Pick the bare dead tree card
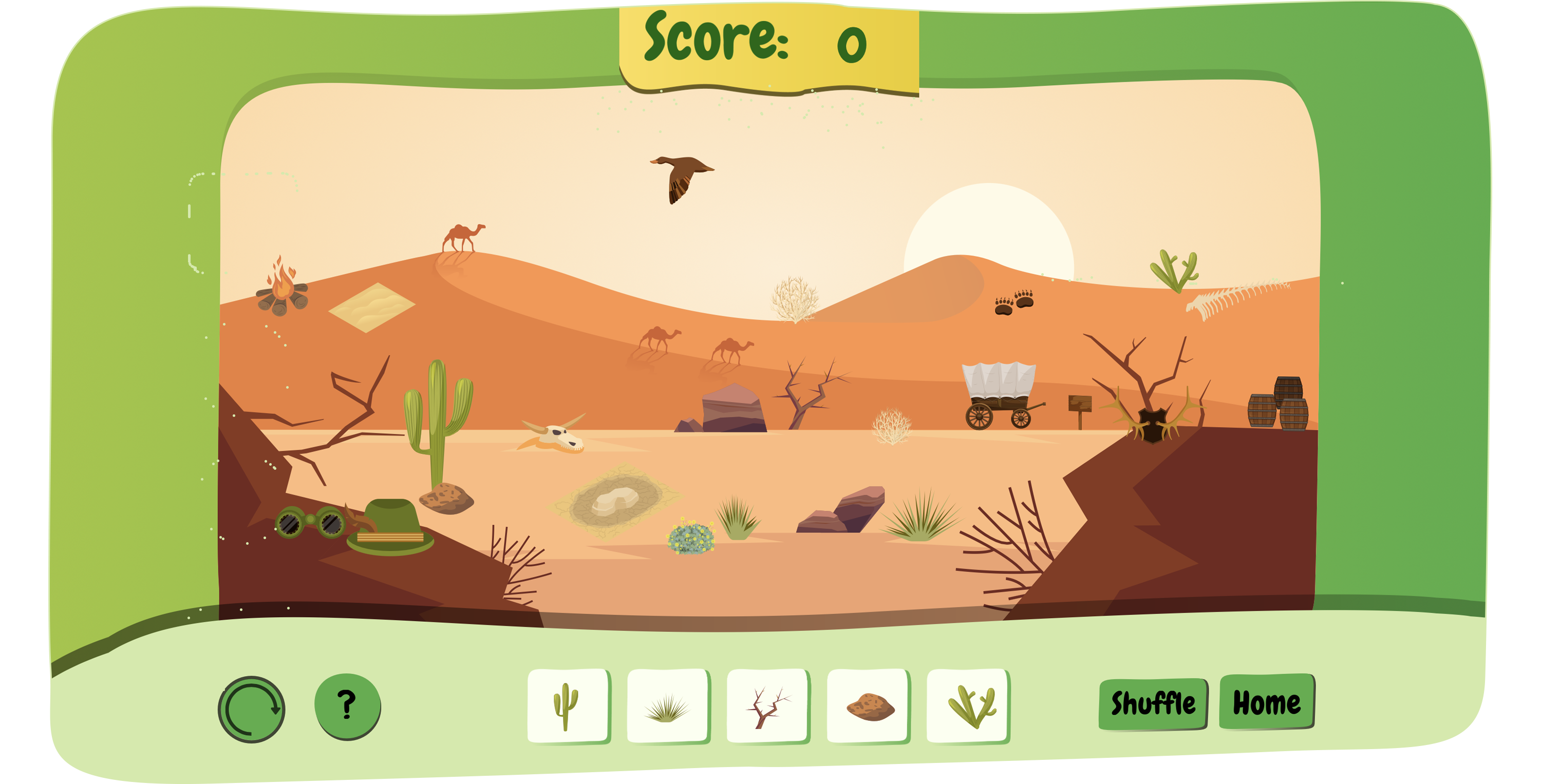The image size is (1541, 784). 767,707
